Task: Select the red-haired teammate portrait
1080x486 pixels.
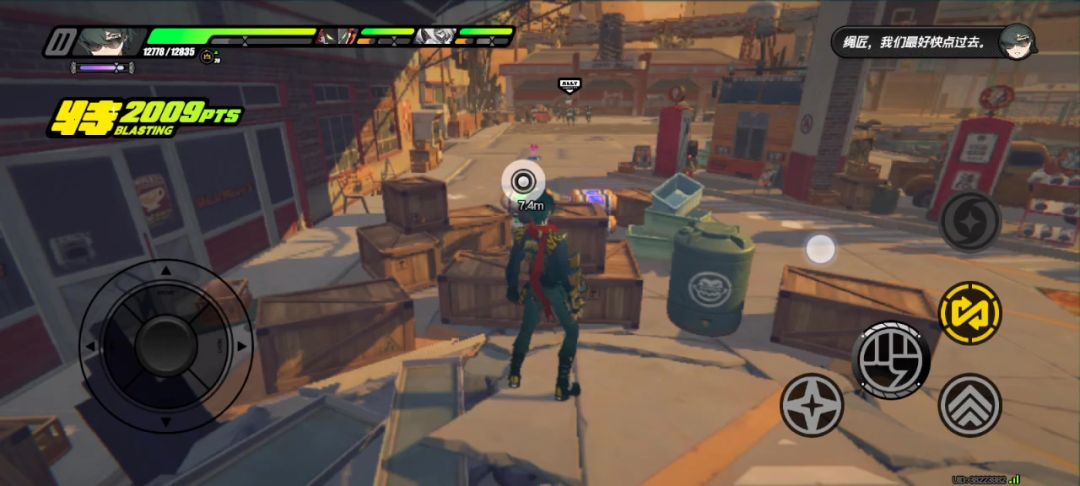Action: [x=337, y=37]
